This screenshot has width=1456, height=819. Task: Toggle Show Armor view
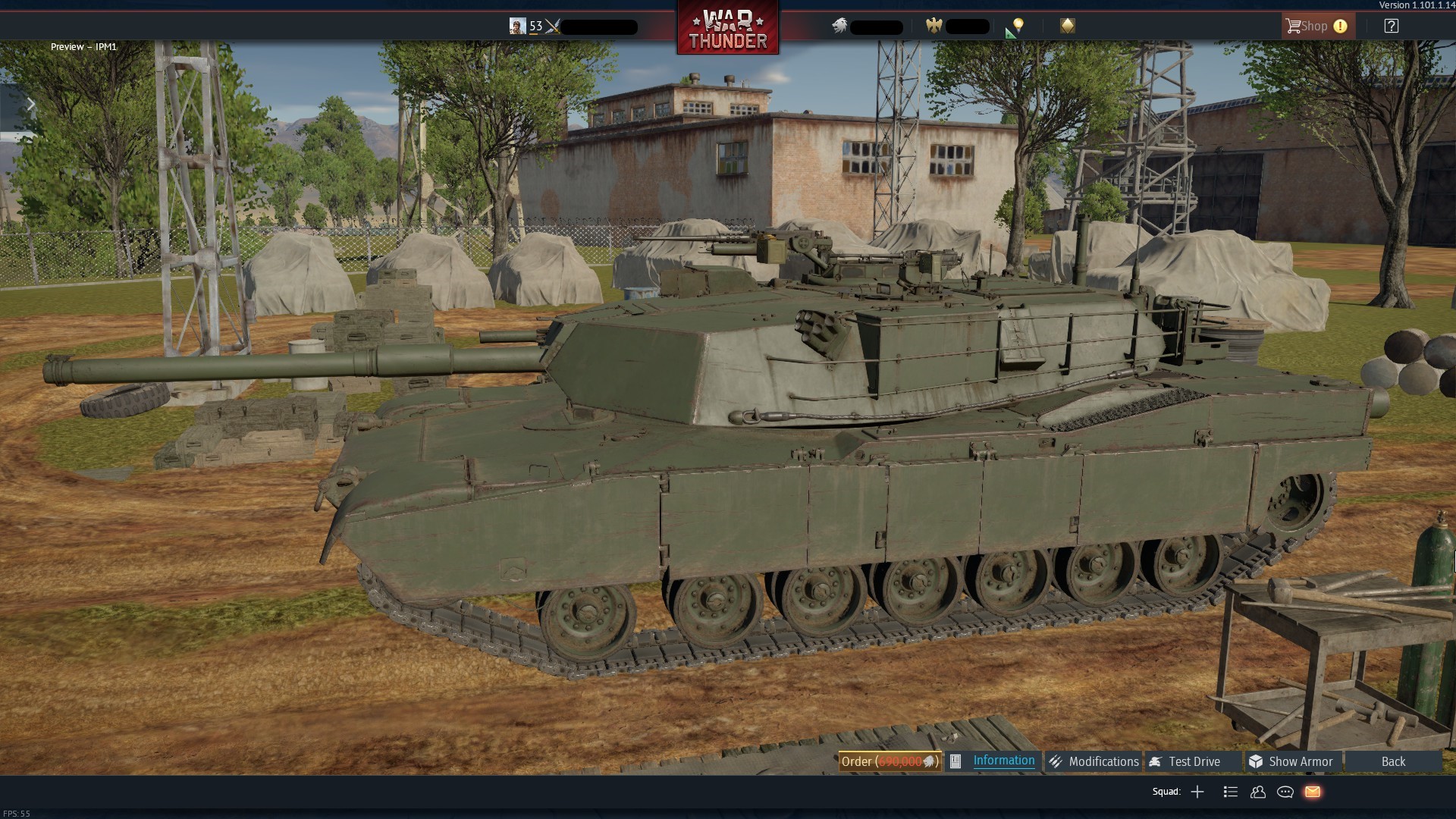pos(1291,761)
